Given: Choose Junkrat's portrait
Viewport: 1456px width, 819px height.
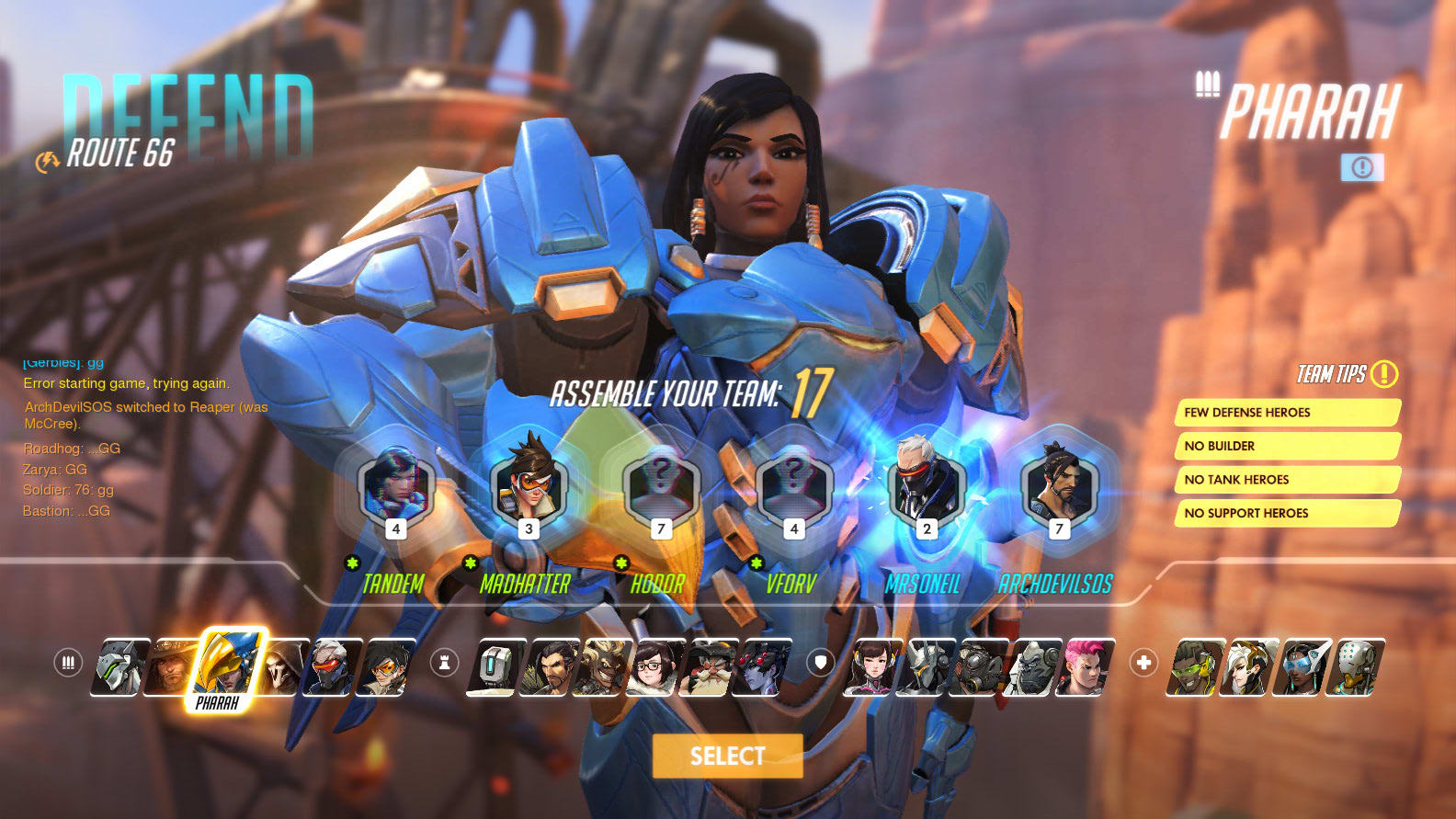Looking at the screenshot, I should point(602,666).
